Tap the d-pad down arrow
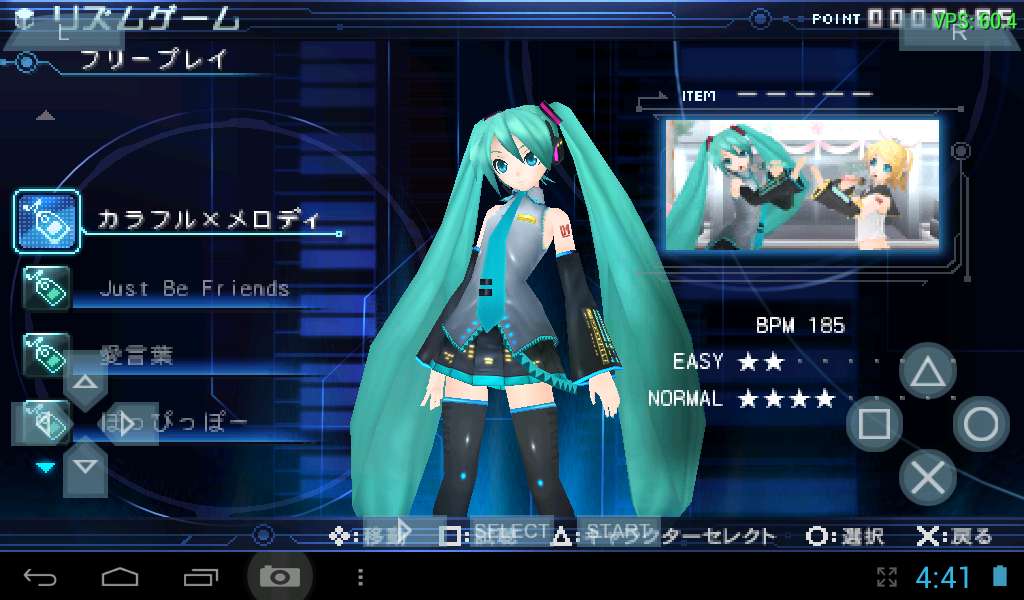Image resolution: width=1024 pixels, height=600 pixels. click(85, 466)
